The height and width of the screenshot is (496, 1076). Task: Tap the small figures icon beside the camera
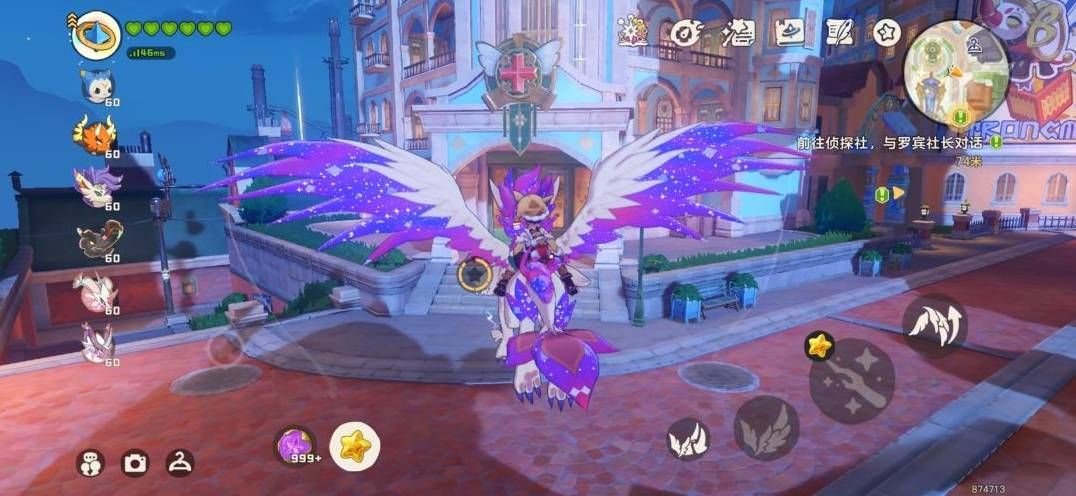pos(90,462)
